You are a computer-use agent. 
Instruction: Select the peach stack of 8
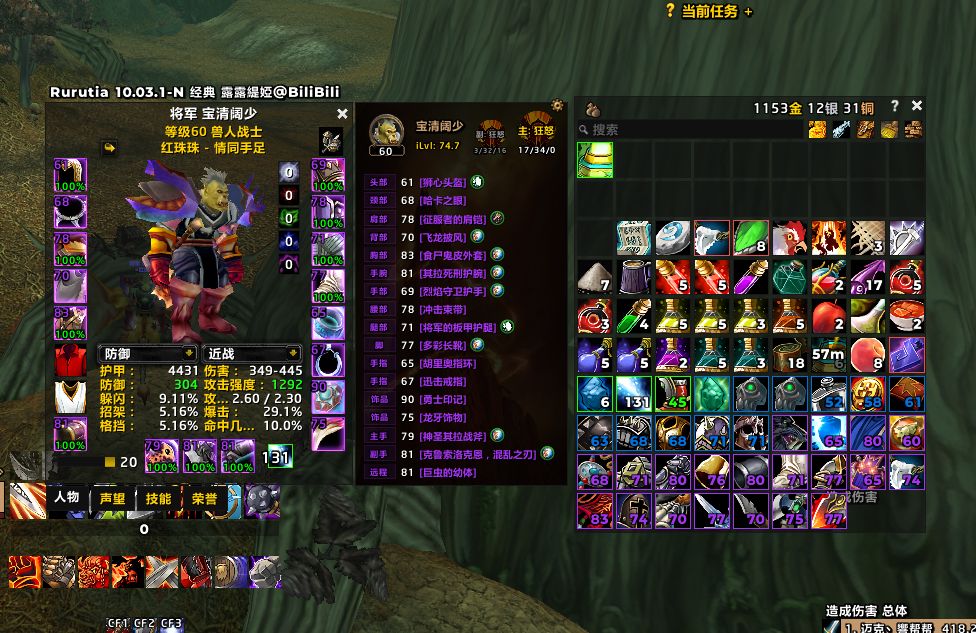point(867,356)
